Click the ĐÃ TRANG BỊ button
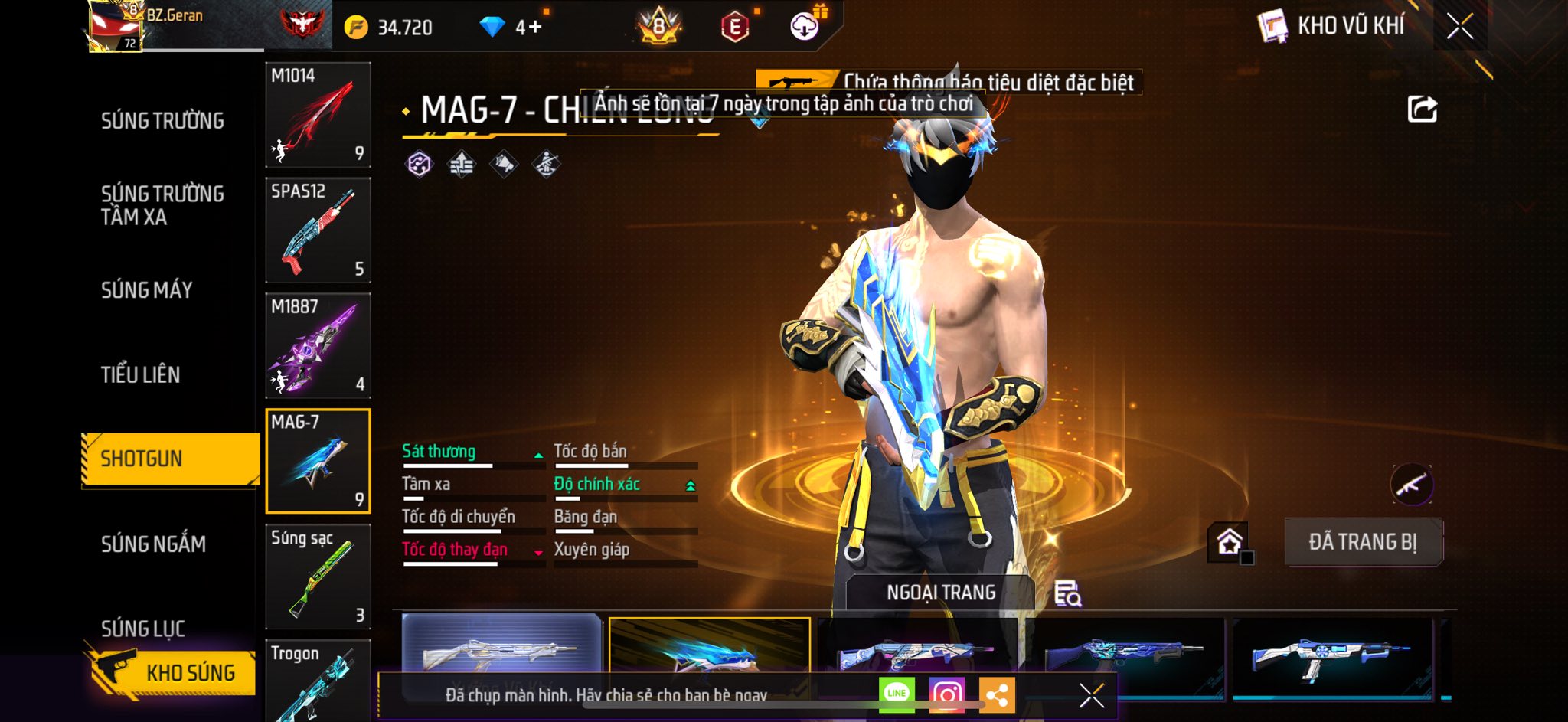The image size is (1568, 722). click(x=1363, y=542)
